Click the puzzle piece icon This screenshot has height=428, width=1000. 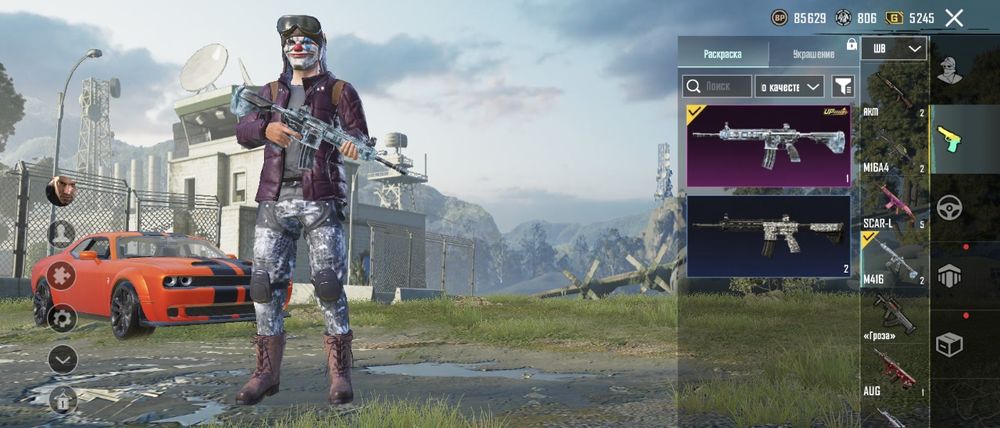pos(62,276)
